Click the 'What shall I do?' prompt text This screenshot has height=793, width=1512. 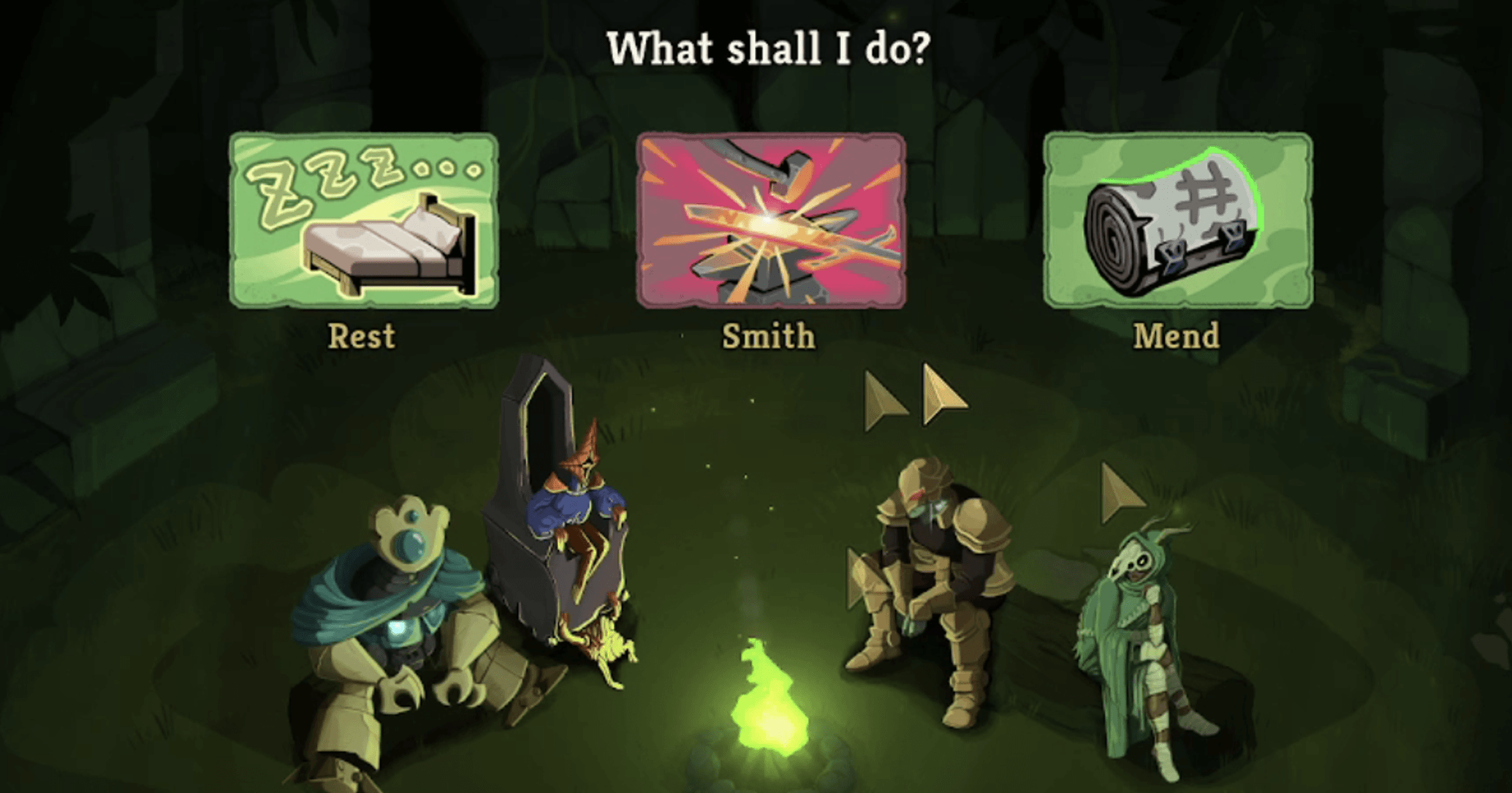(x=767, y=48)
